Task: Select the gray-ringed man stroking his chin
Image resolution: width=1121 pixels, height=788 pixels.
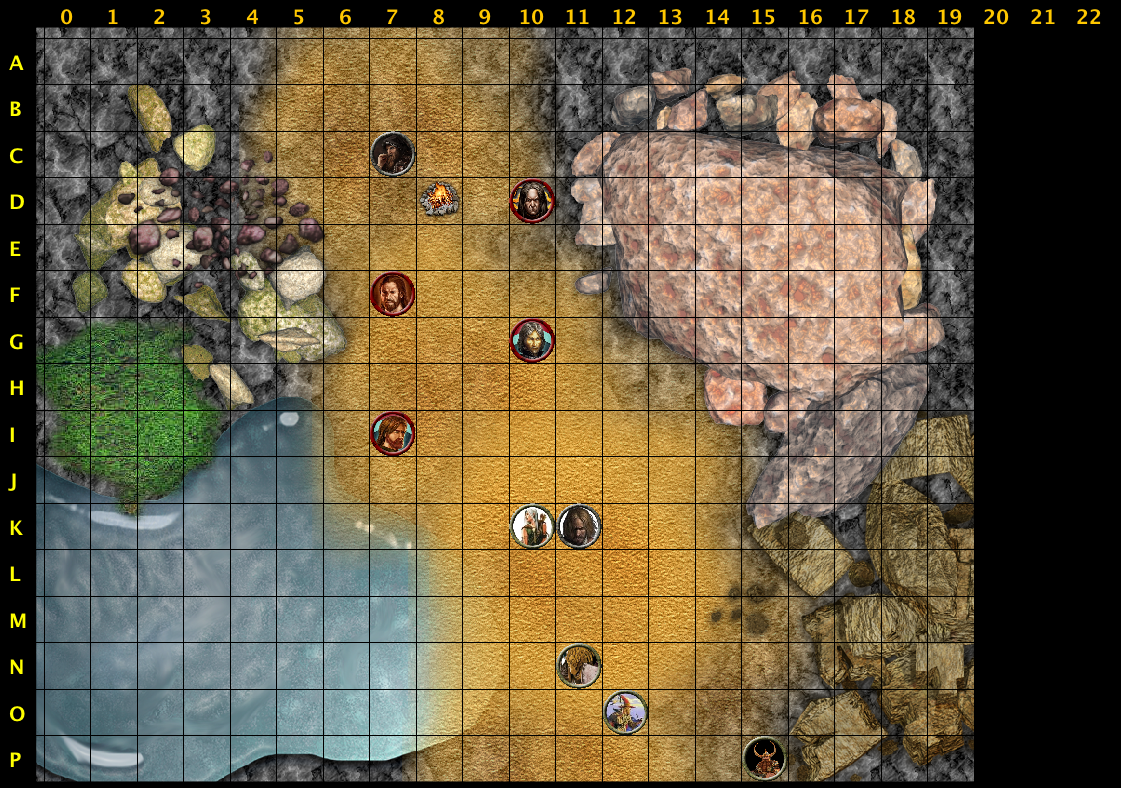Action: (x=392, y=154)
